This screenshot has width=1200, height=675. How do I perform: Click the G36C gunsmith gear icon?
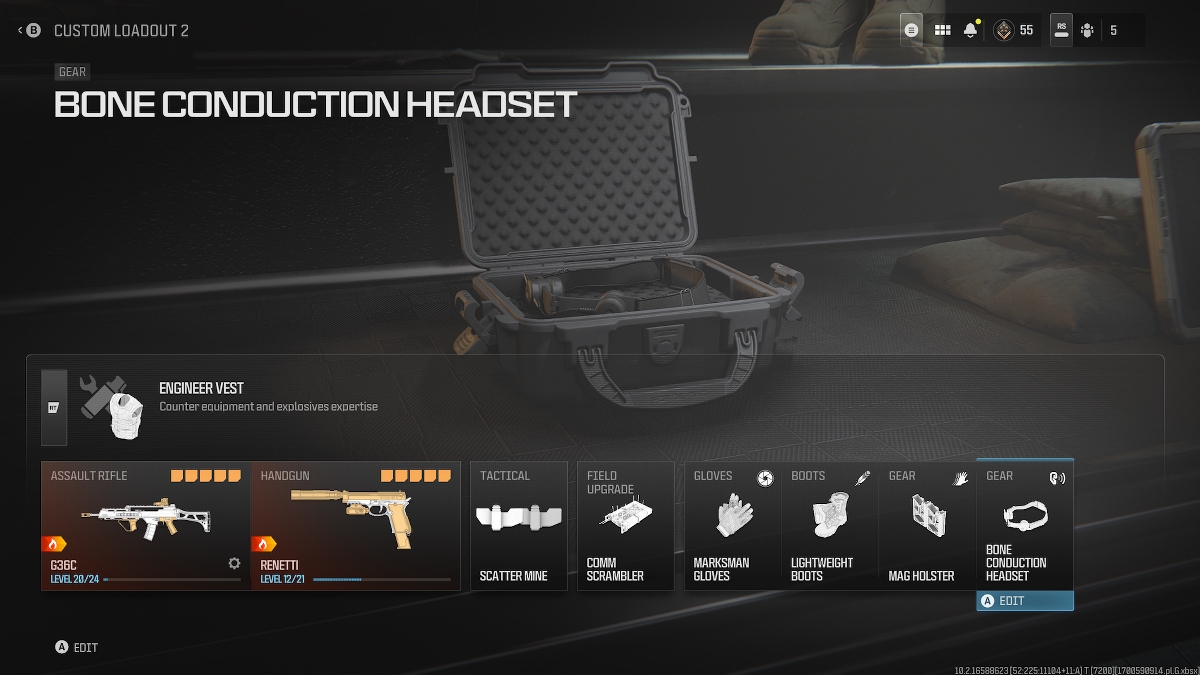click(234, 563)
